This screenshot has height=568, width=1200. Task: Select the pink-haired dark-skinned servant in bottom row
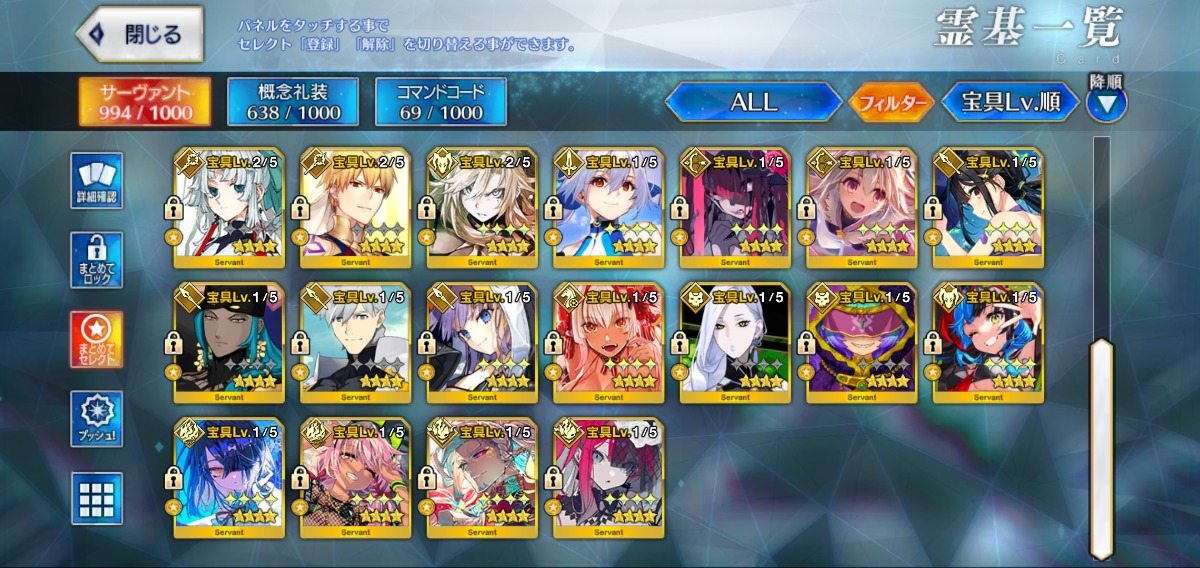pyautogui.click(x=356, y=478)
